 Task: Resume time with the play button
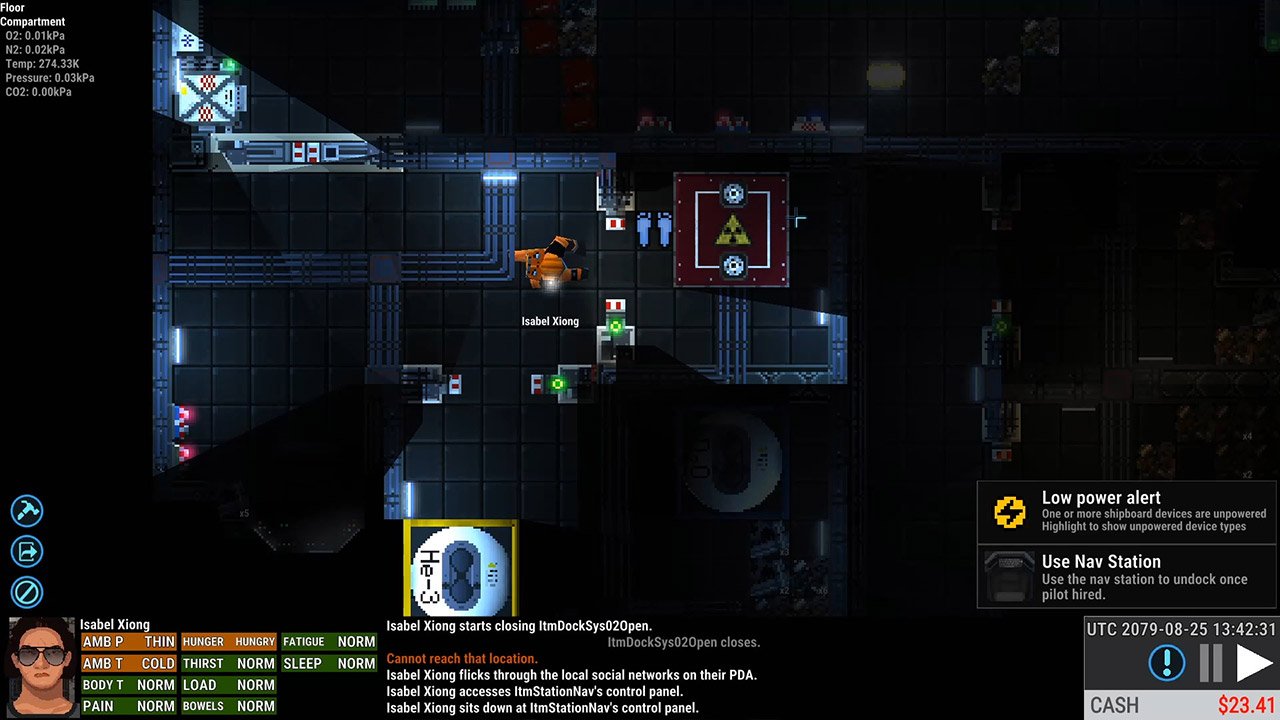point(1254,663)
